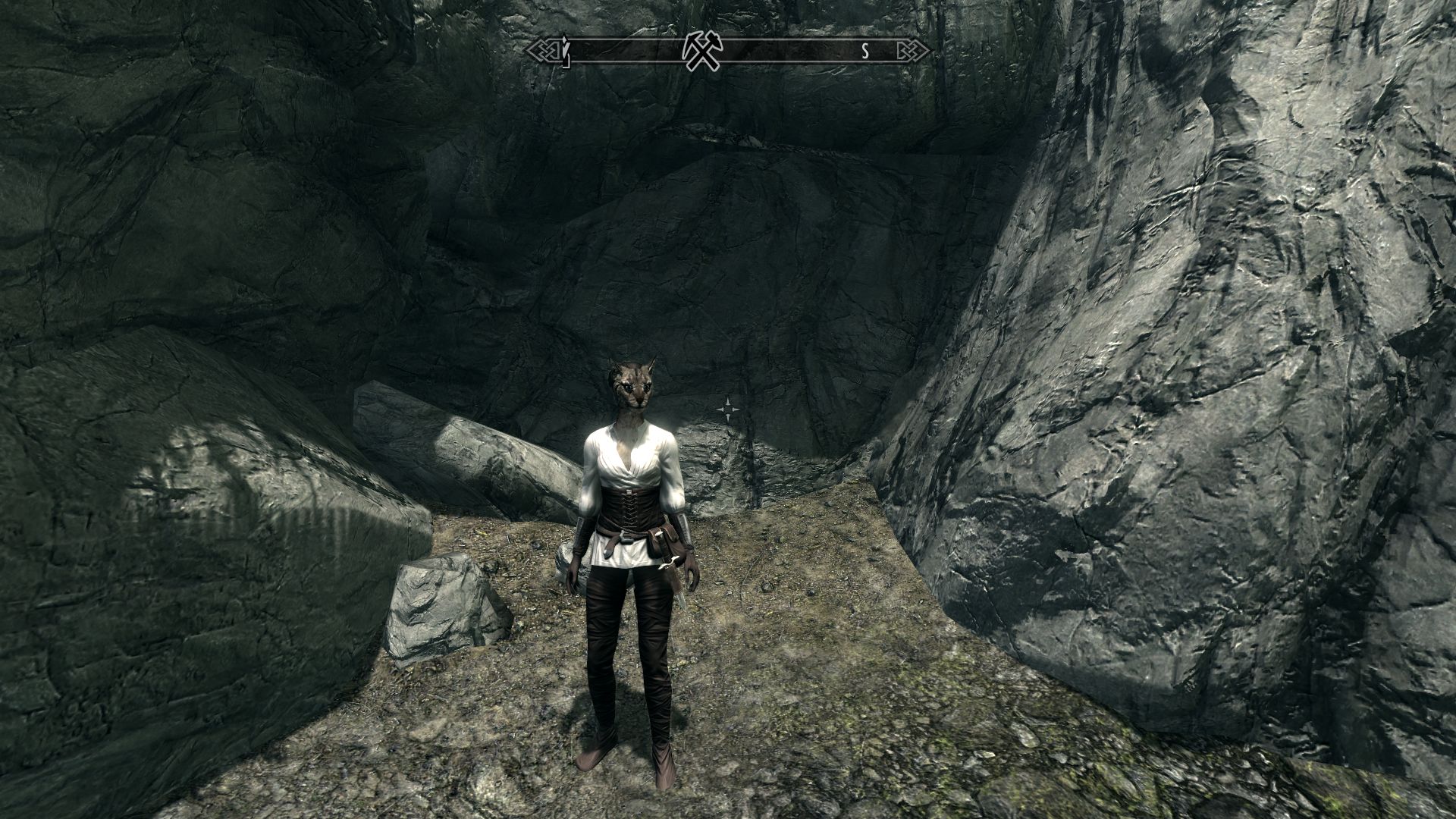The width and height of the screenshot is (1456, 819).
Task: Click the left knotwork end cap of compass
Action: tap(543, 51)
